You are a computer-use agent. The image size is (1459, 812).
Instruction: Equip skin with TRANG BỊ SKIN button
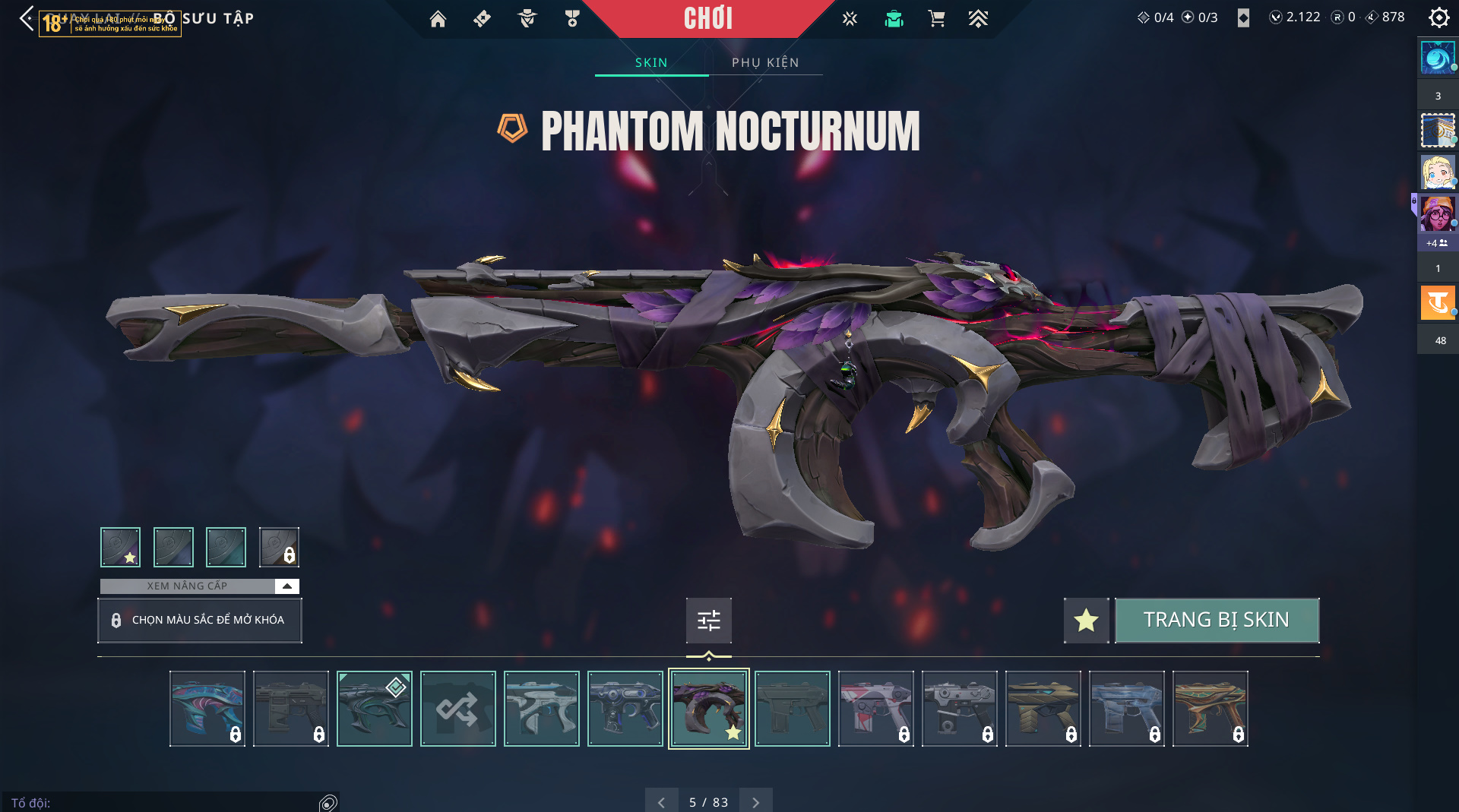pos(1216,620)
